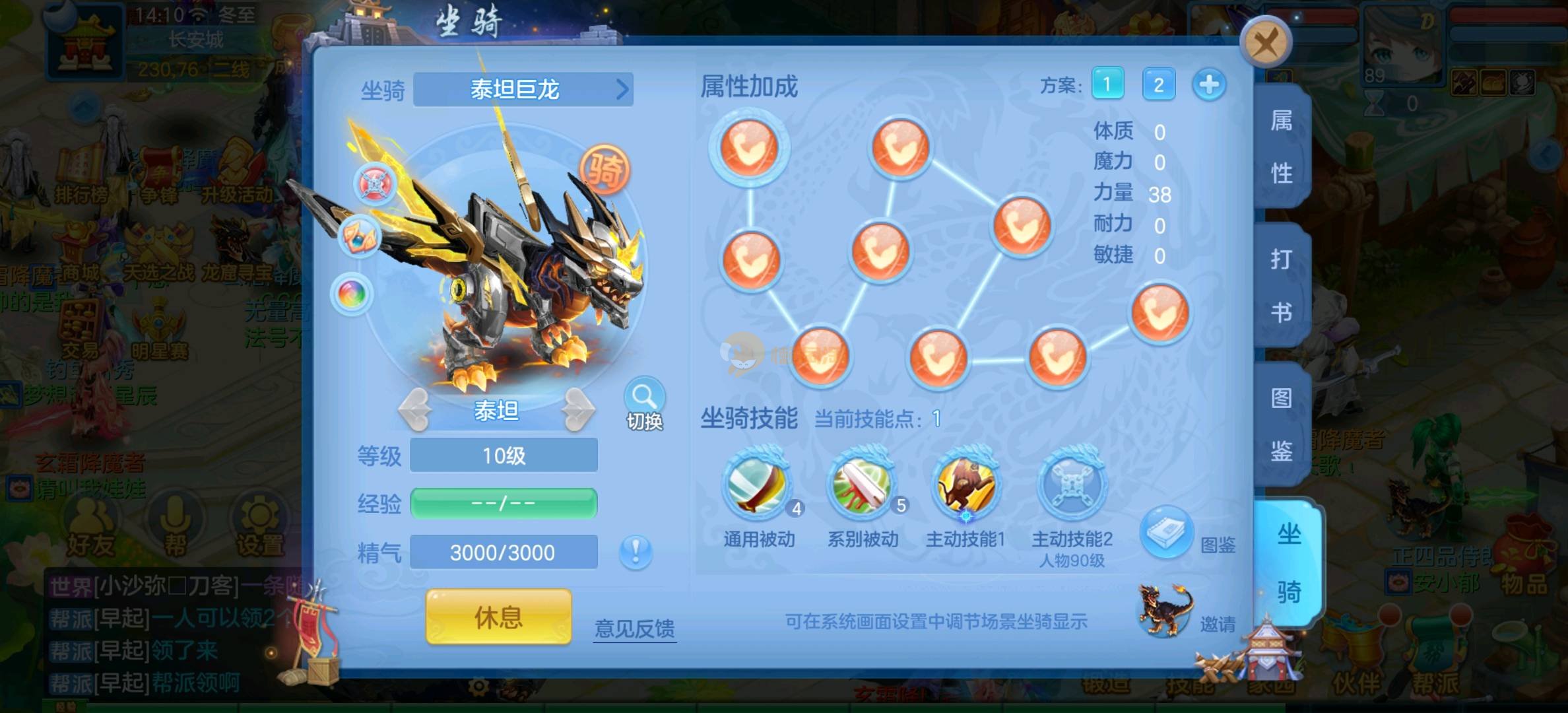Open the 意见反馈 feedback link
Image resolution: width=1568 pixels, height=713 pixels.
point(634,628)
